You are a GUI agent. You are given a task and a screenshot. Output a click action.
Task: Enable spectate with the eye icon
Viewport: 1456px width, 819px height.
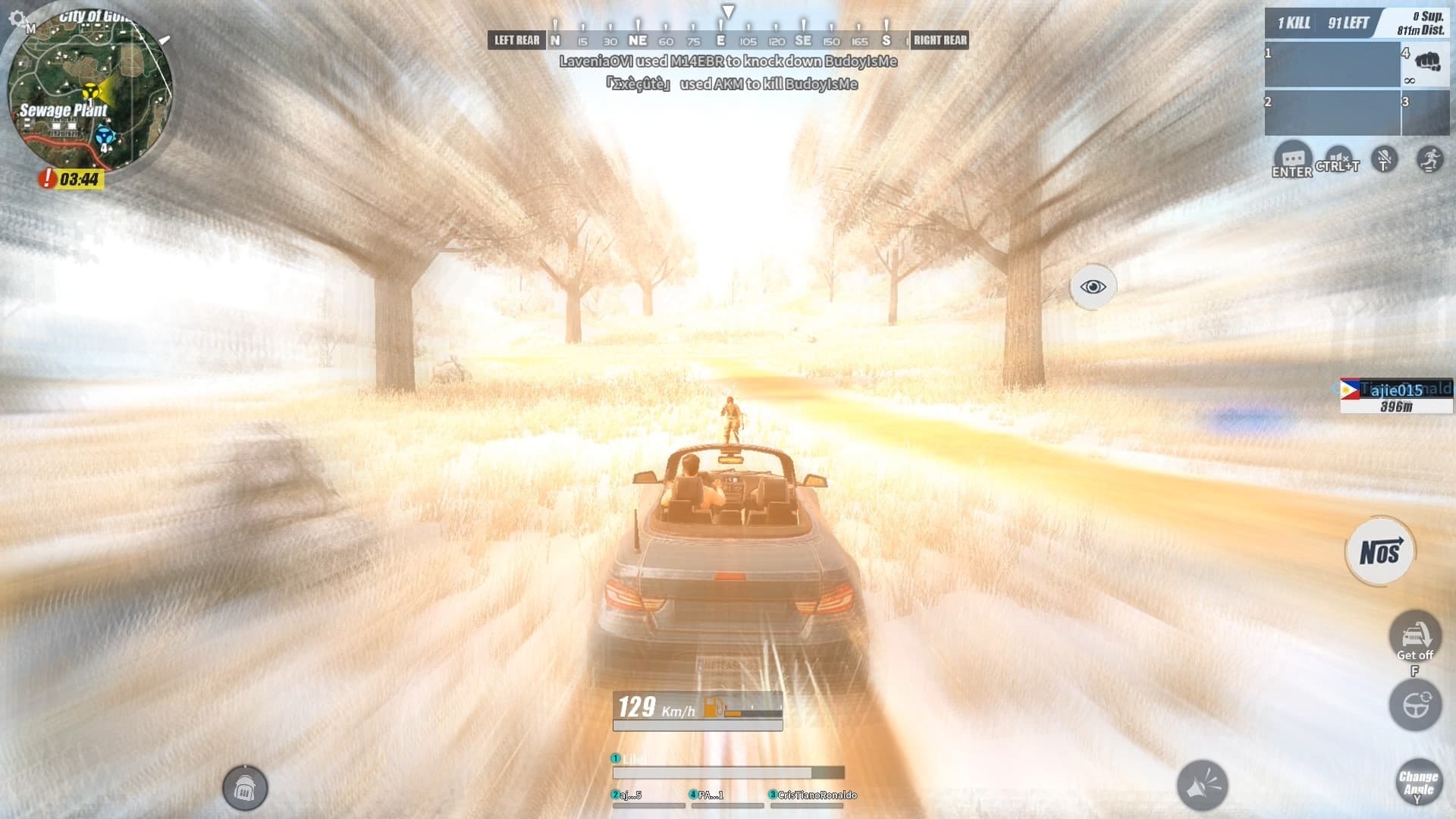click(x=1092, y=286)
